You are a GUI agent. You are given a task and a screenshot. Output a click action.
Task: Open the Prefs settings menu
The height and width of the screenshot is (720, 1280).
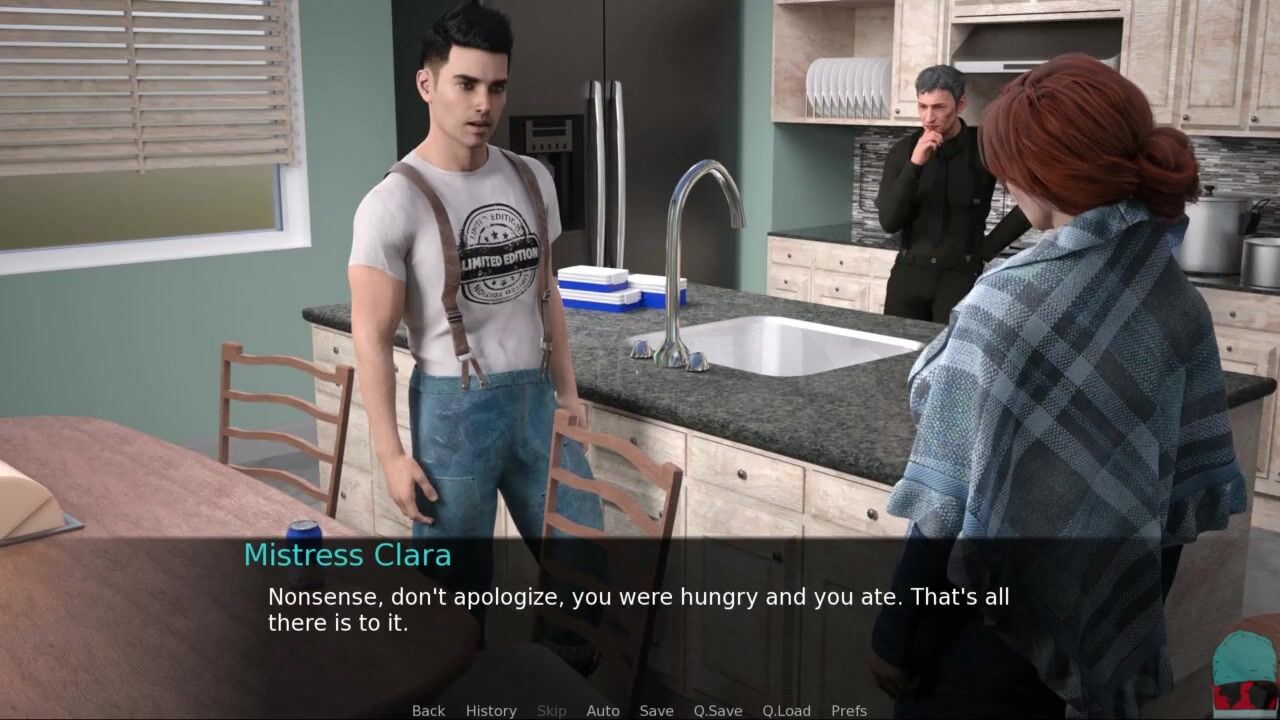click(x=849, y=710)
